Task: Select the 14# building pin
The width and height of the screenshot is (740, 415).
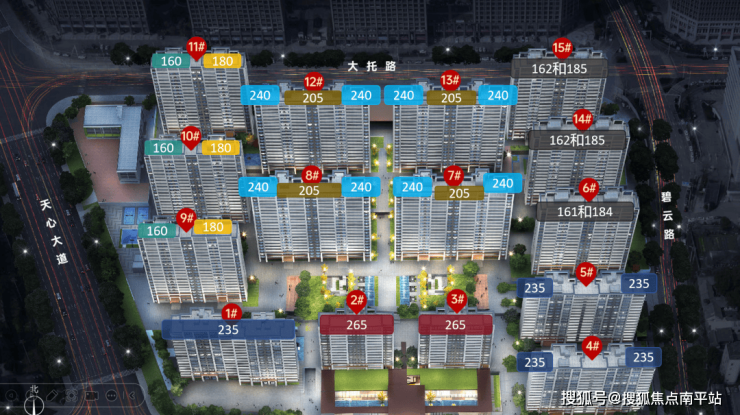Action: (x=583, y=119)
